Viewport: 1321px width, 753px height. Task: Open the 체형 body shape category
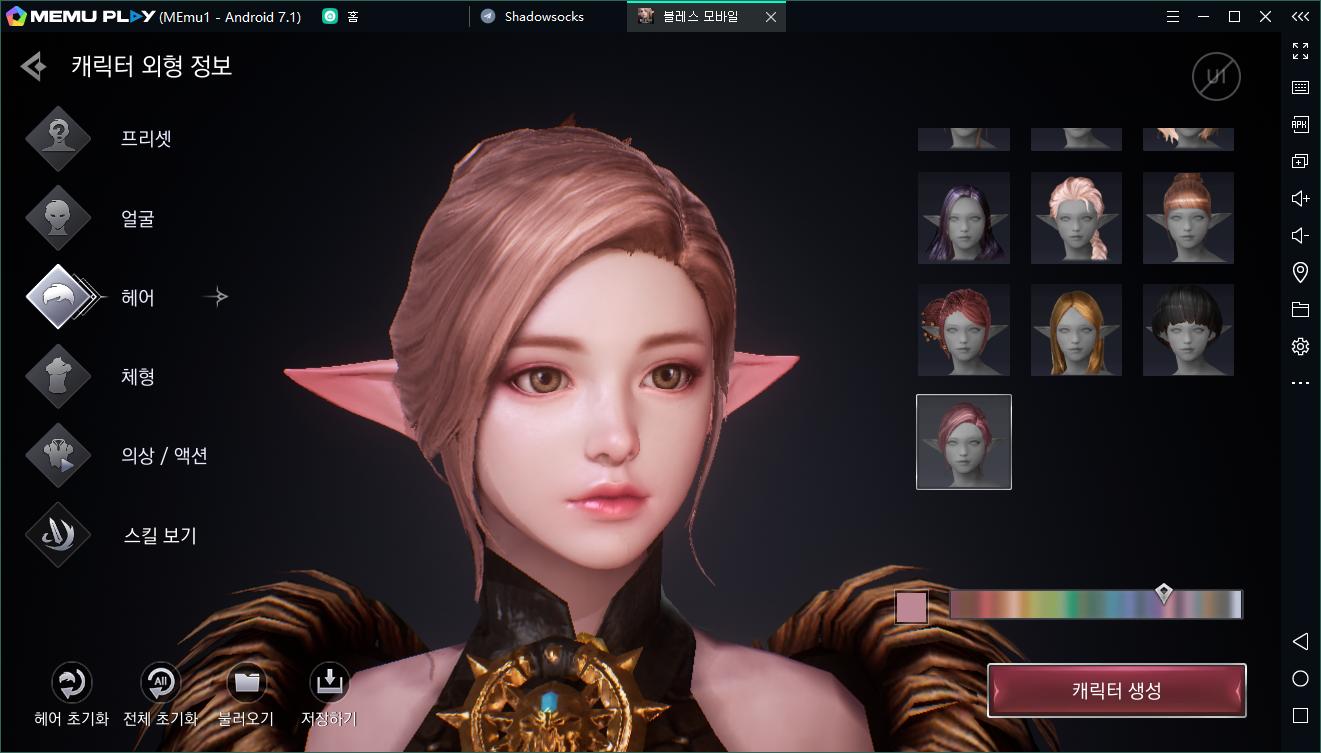click(59, 376)
